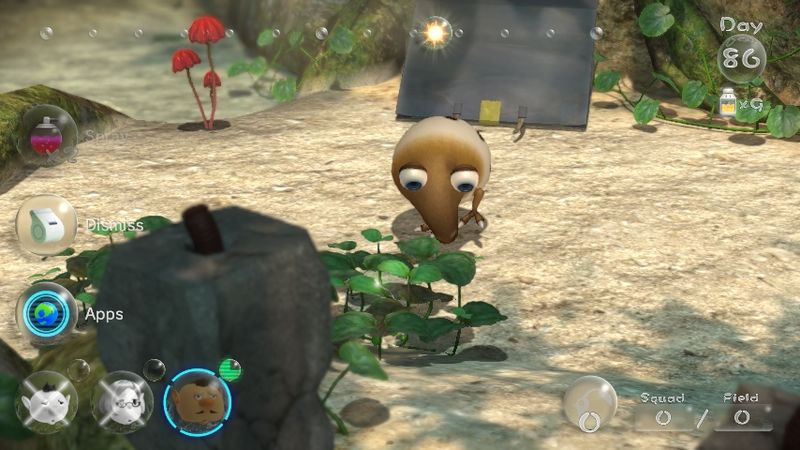
Task: Open the Apps menu
Action: (x=47, y=313)
